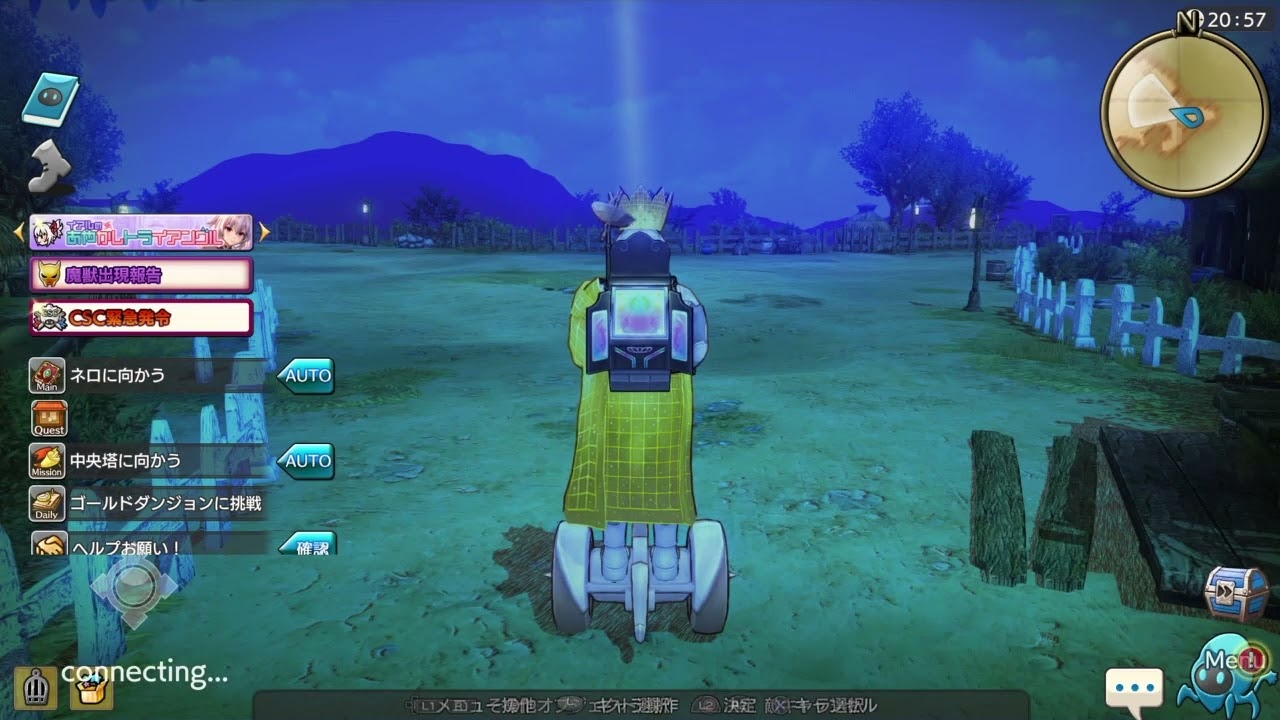Enable AUTO for the ネロに向かう quest
The width and height of the screenshot is (1280, 720).
click(306, 376)
